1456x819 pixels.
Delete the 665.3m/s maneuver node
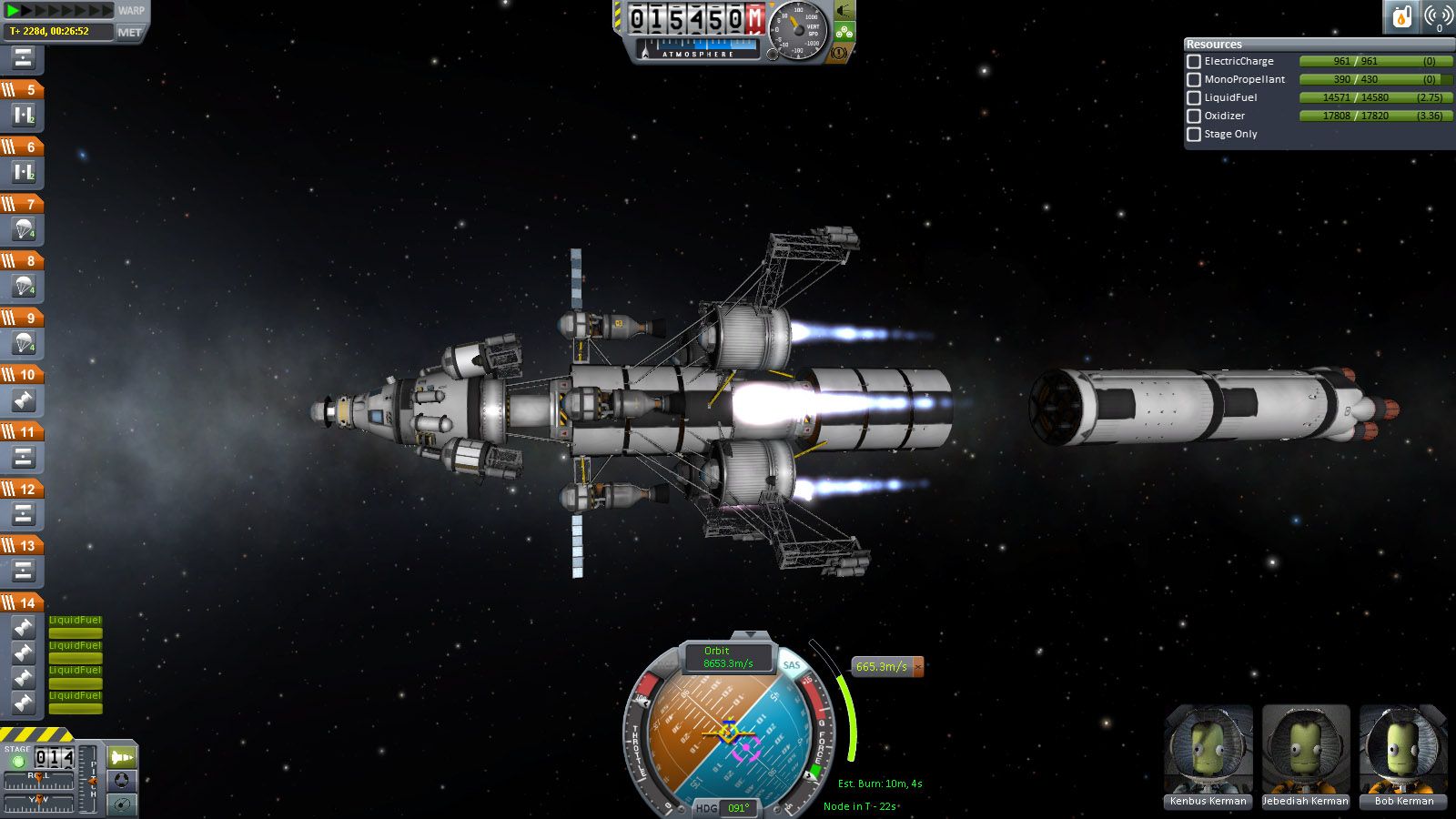point(918,666)
